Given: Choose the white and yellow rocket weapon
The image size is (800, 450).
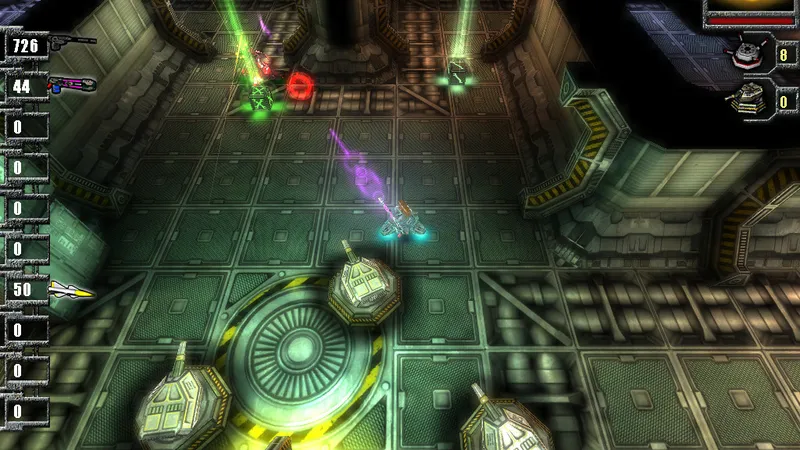Looking at the screenshot, I should [x=71, y=291].
